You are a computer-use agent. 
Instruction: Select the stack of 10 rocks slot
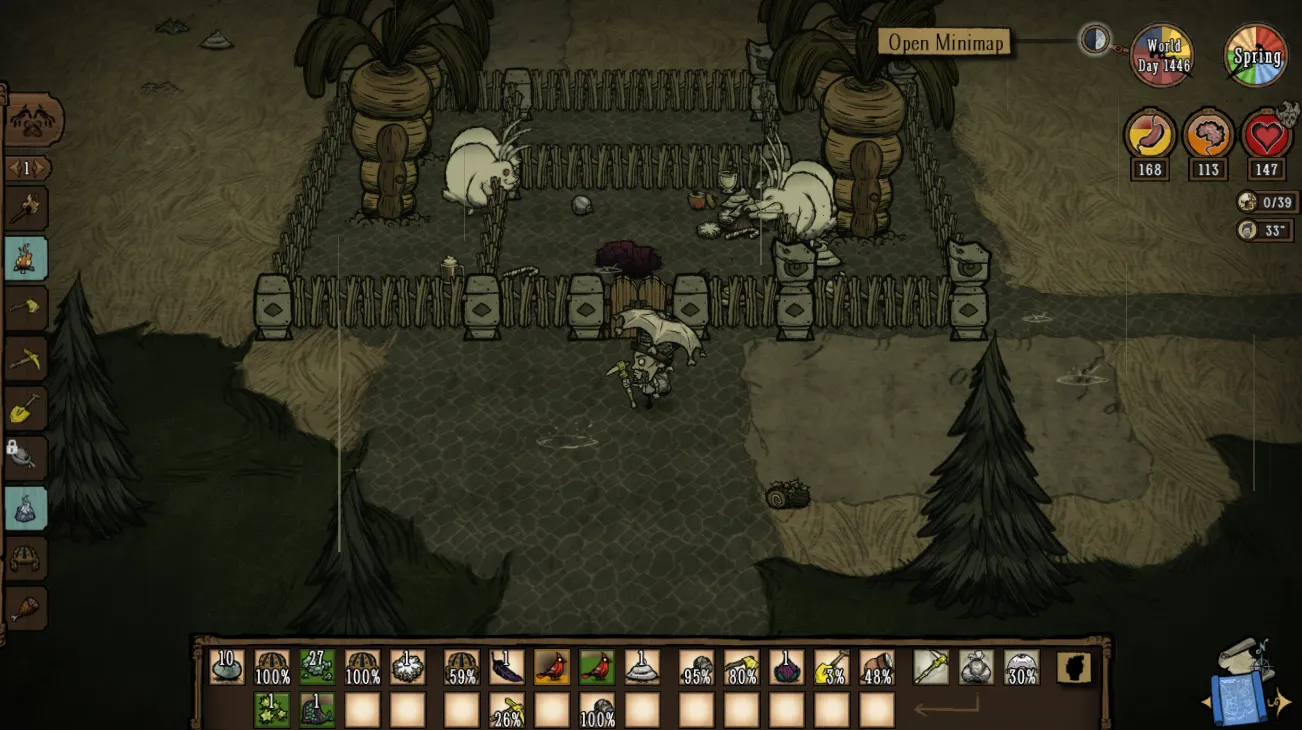[227, 667]
